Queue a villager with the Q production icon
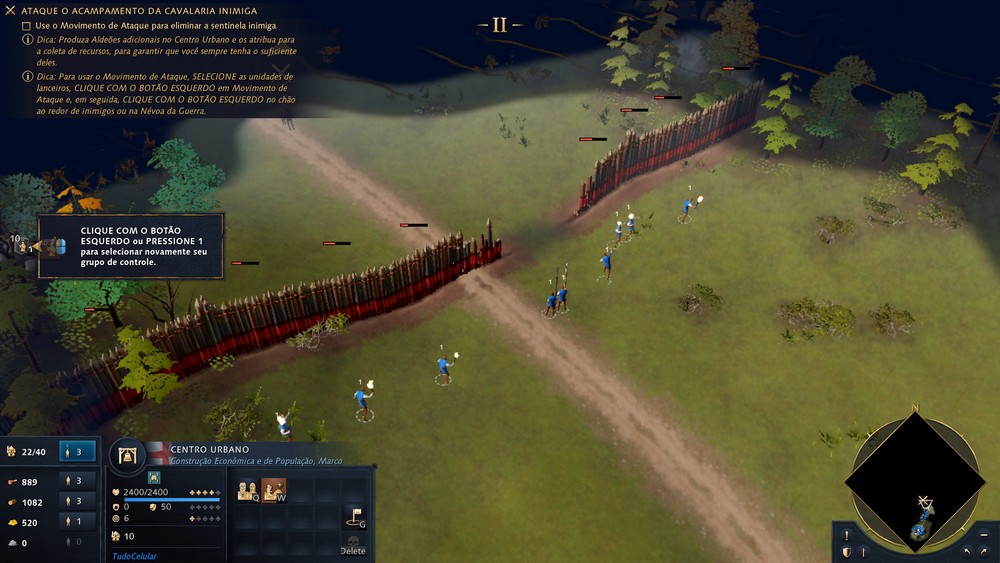 click(247, 490)
